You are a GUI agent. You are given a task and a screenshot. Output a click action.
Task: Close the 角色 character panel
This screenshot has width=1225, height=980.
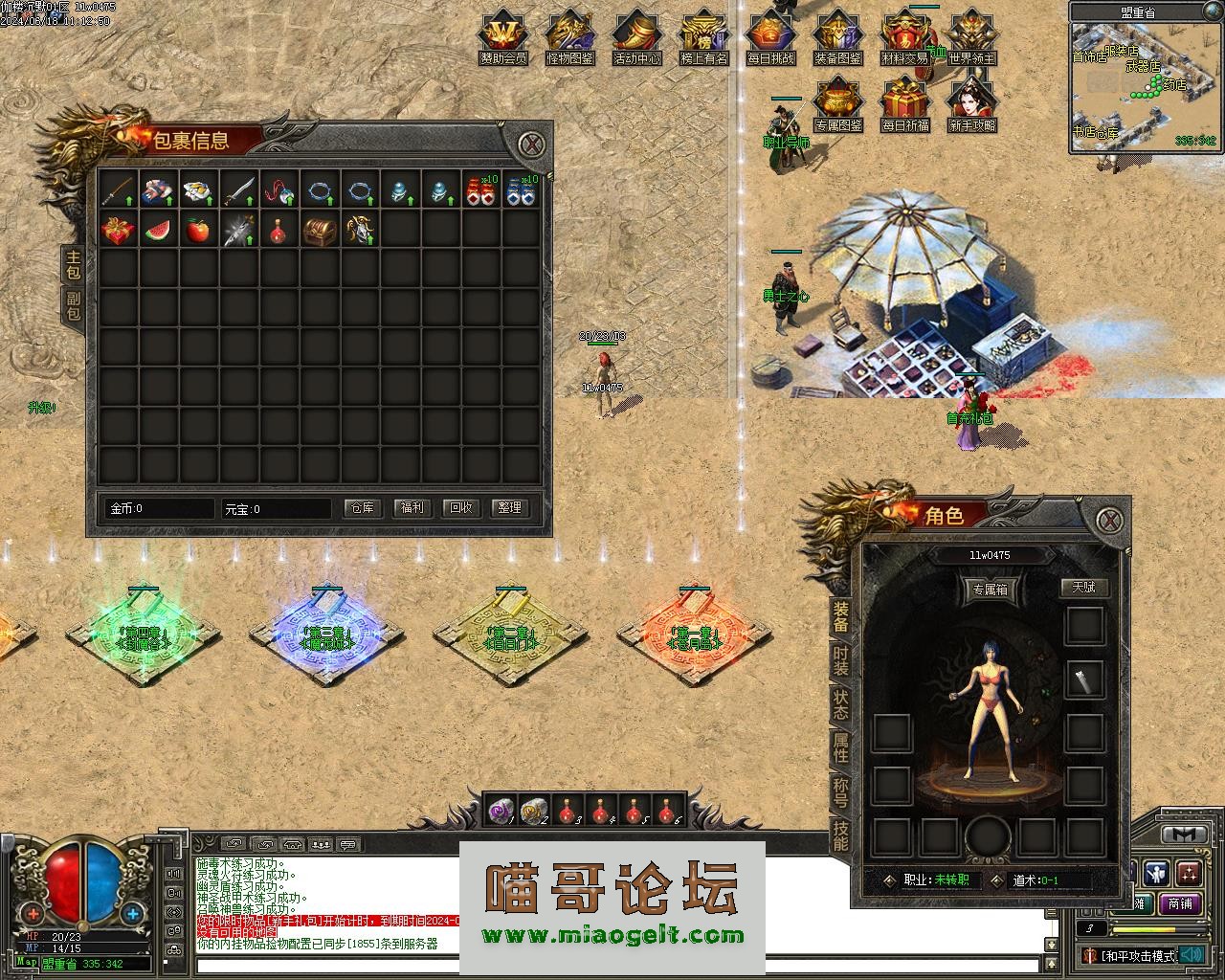pos(1108,520)
